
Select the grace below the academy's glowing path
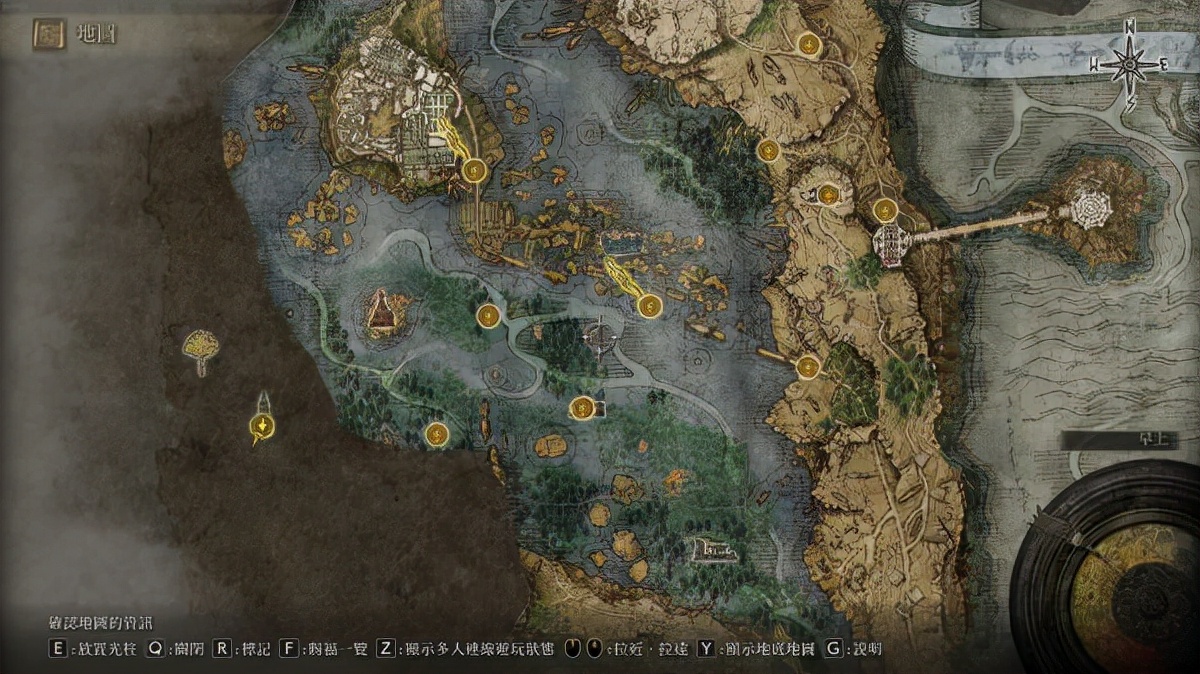[x=475, y=171]
